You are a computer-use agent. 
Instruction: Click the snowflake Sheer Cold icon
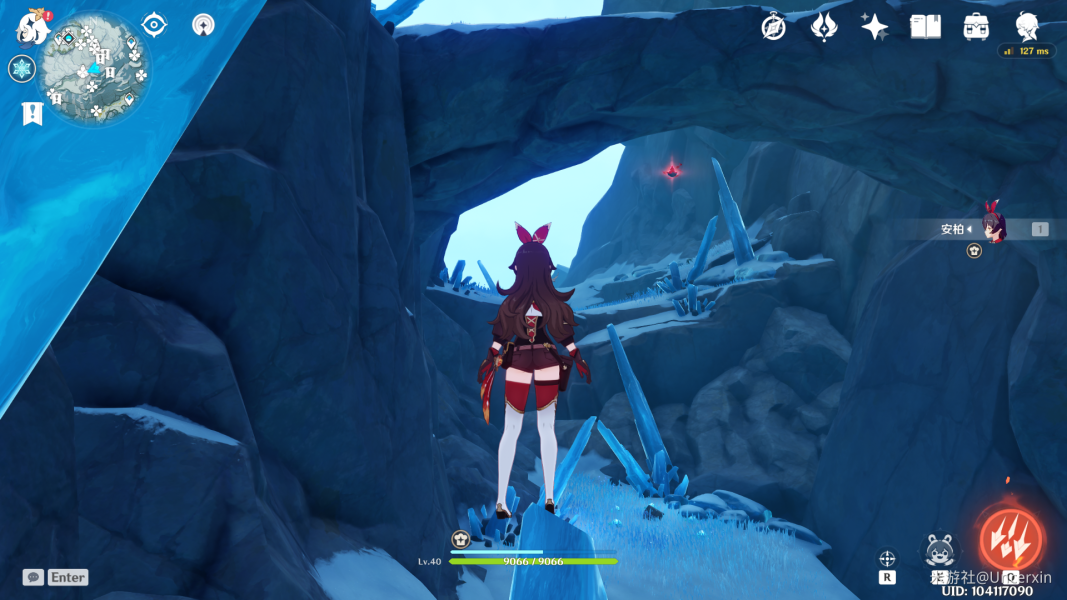(22, 69)
